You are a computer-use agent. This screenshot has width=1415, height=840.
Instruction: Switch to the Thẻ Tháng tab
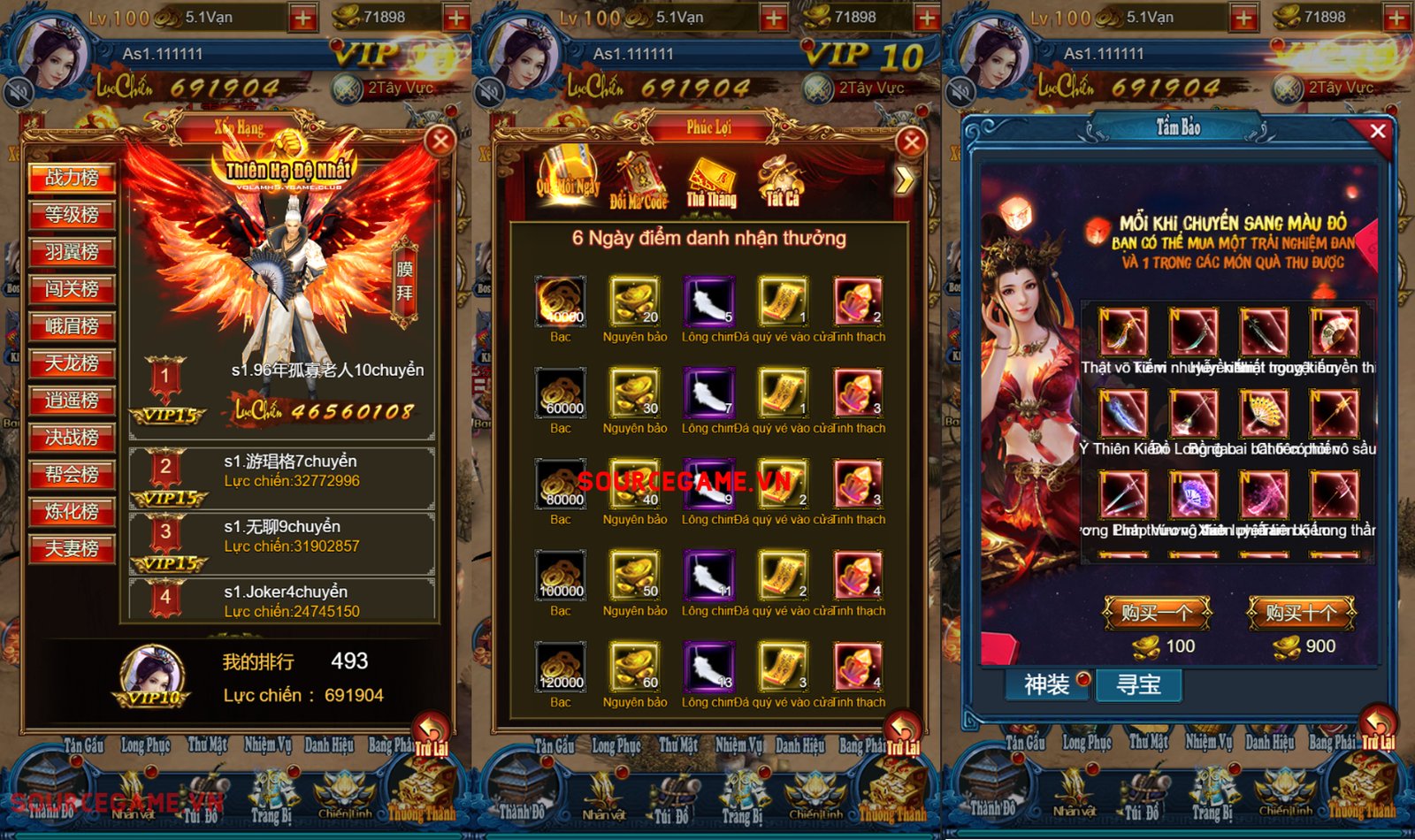711,181
